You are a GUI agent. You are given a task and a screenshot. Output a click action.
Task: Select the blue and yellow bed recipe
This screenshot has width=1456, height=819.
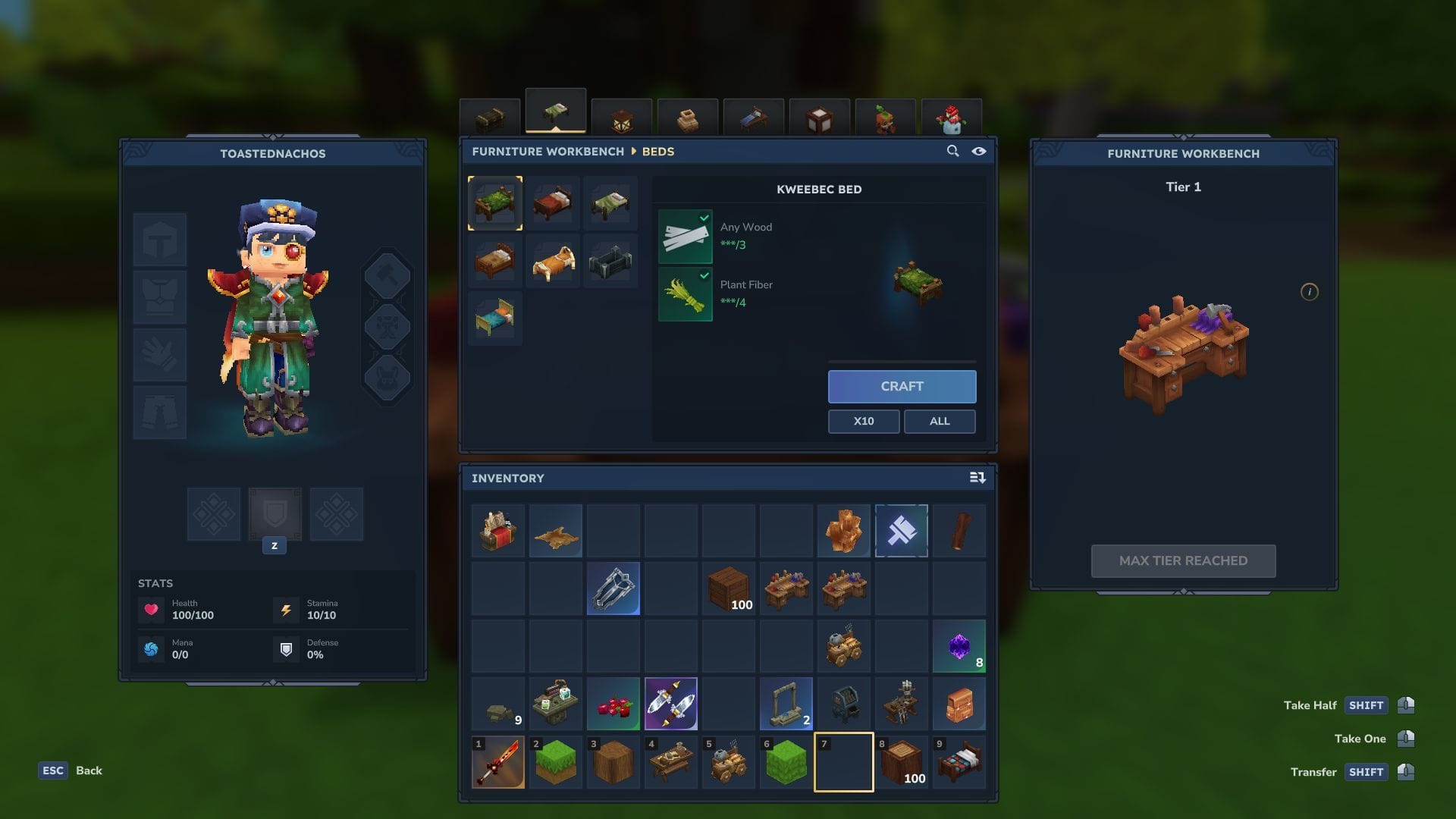pos(495,318)
